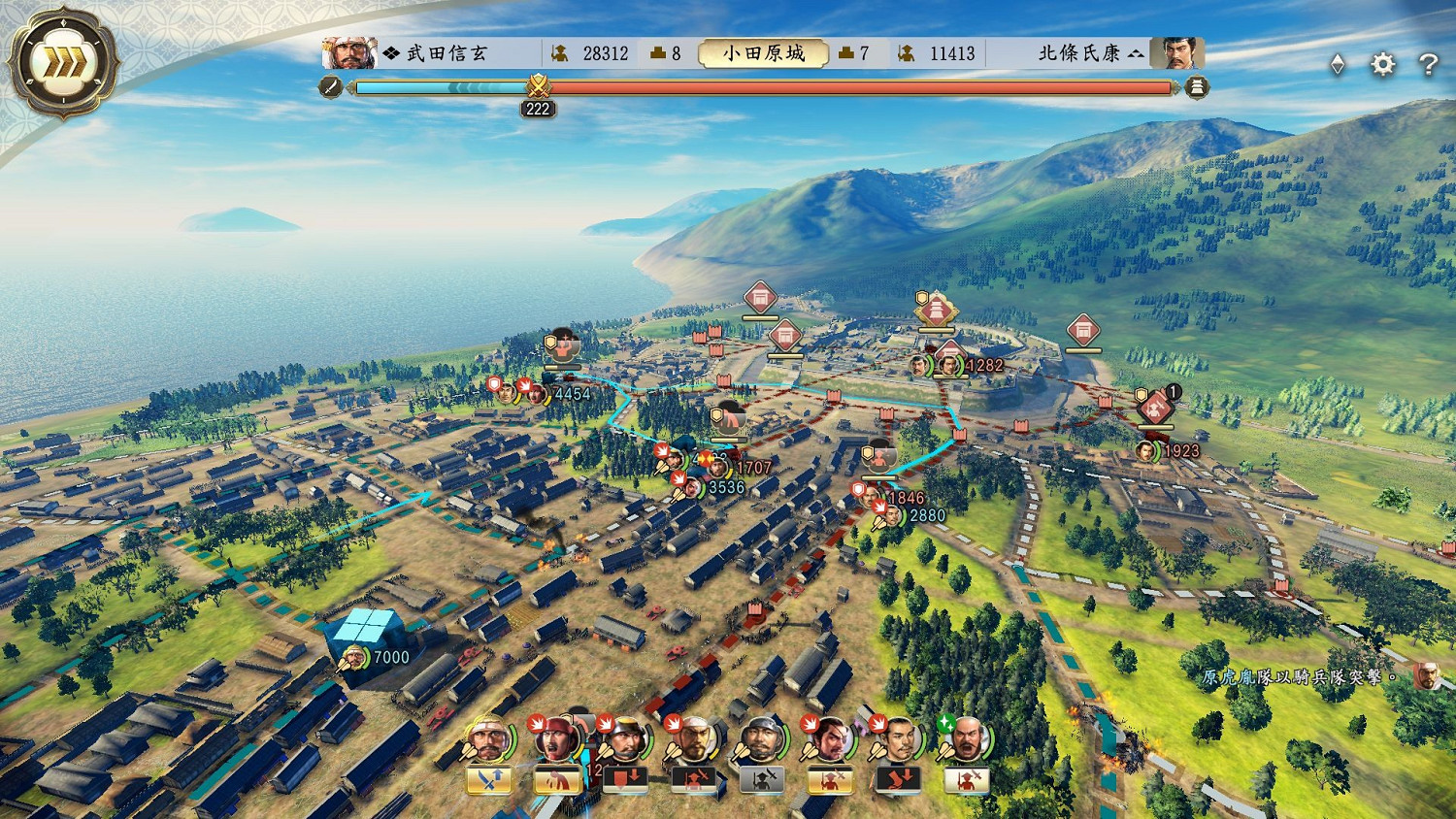Click the diamond compass icon beside the gear
This screenshot has height=819, width=1456.
(x=1338, y=65)
